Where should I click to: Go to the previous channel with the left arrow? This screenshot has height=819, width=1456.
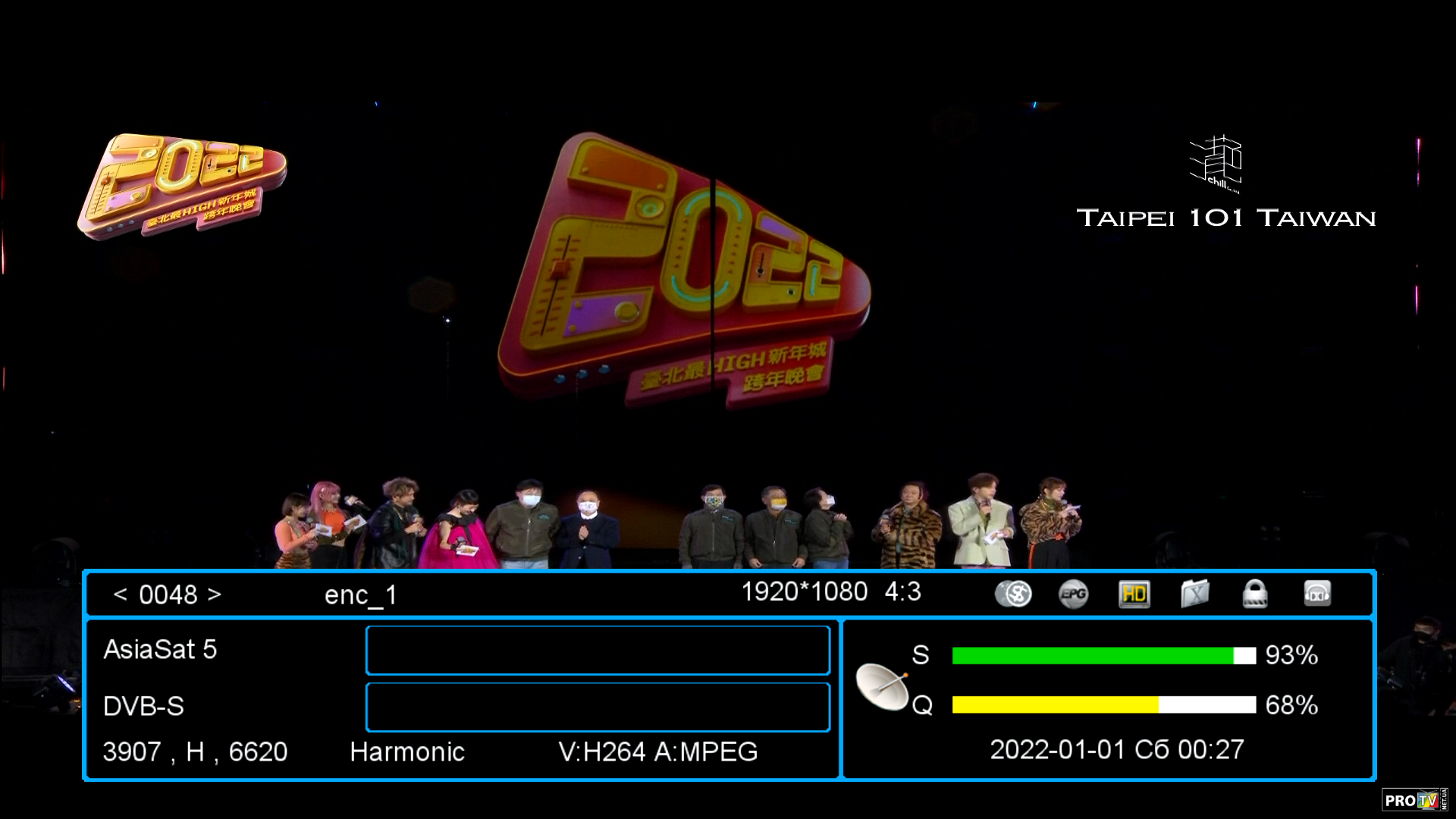pyautogui.click(x=120, y=595)
